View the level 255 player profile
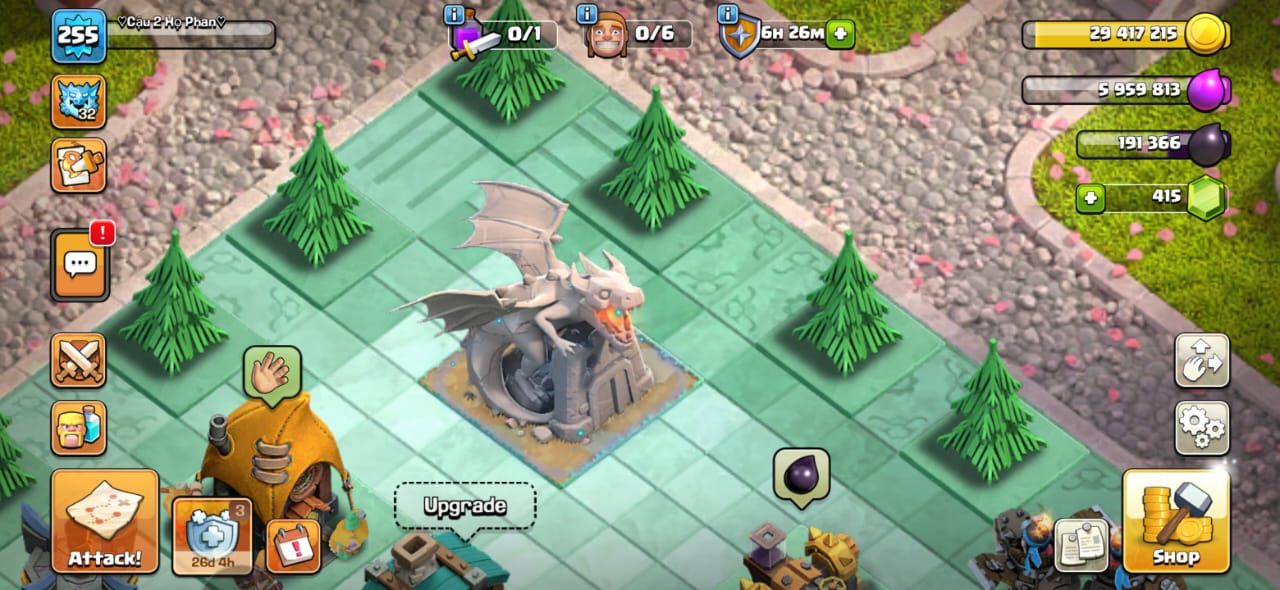This screenshot has height=590, width=1280. 78,36
